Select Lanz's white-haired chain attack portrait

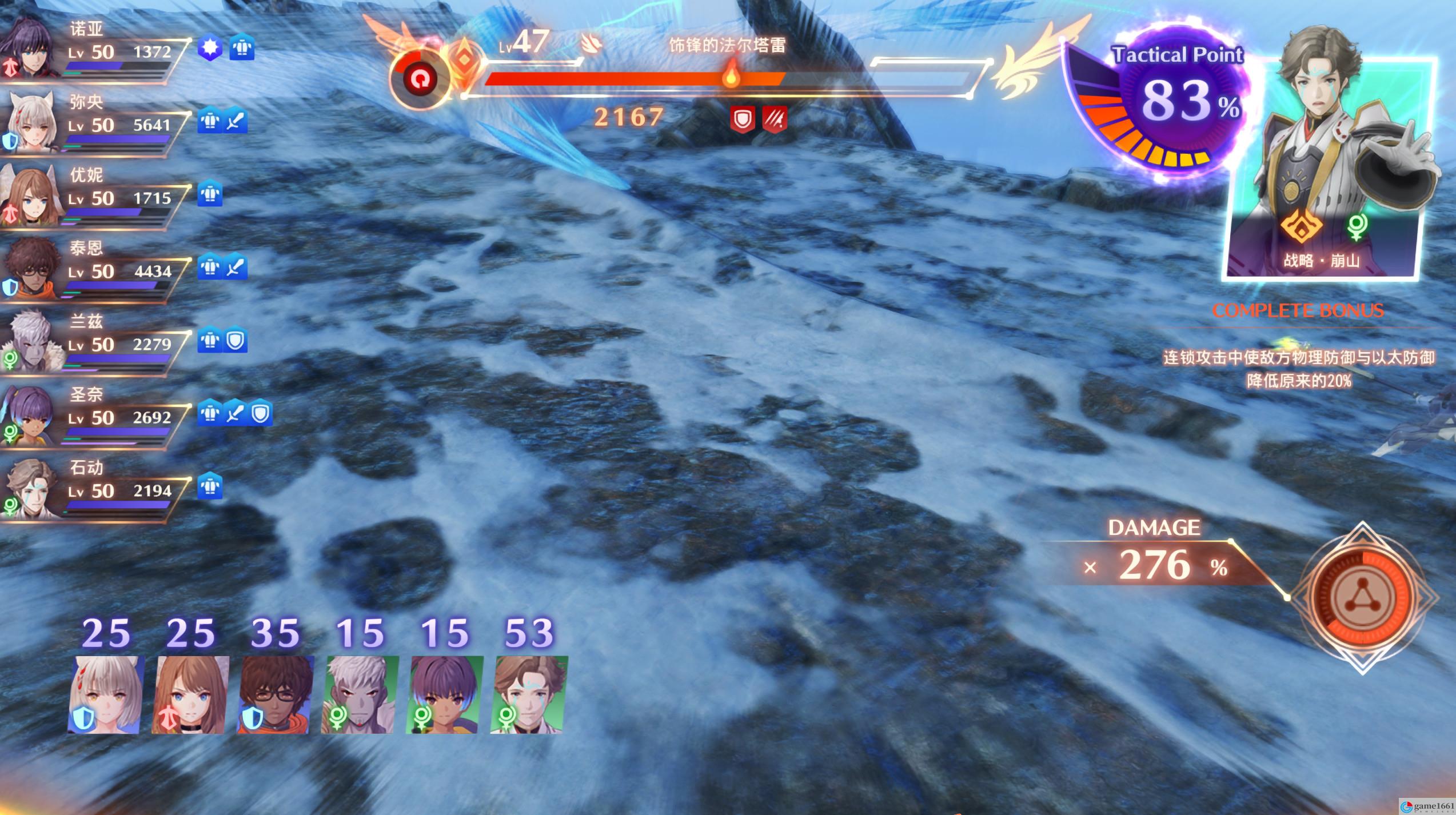point(360,694)
